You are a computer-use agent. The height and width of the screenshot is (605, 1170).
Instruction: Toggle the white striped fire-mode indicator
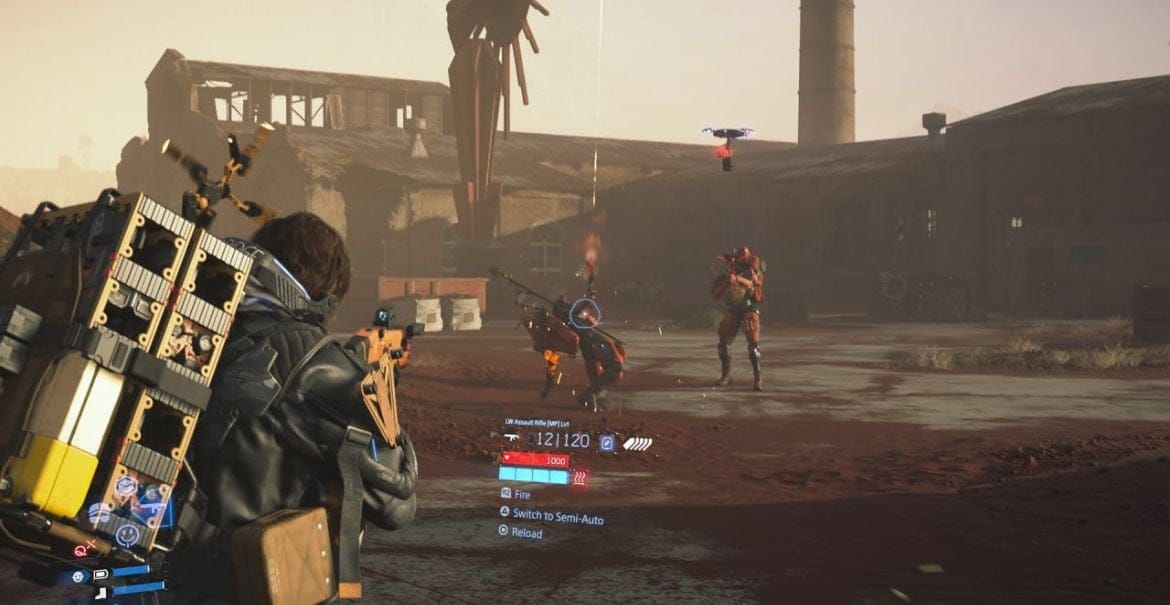pyautogui.click(x=636, y=442)
